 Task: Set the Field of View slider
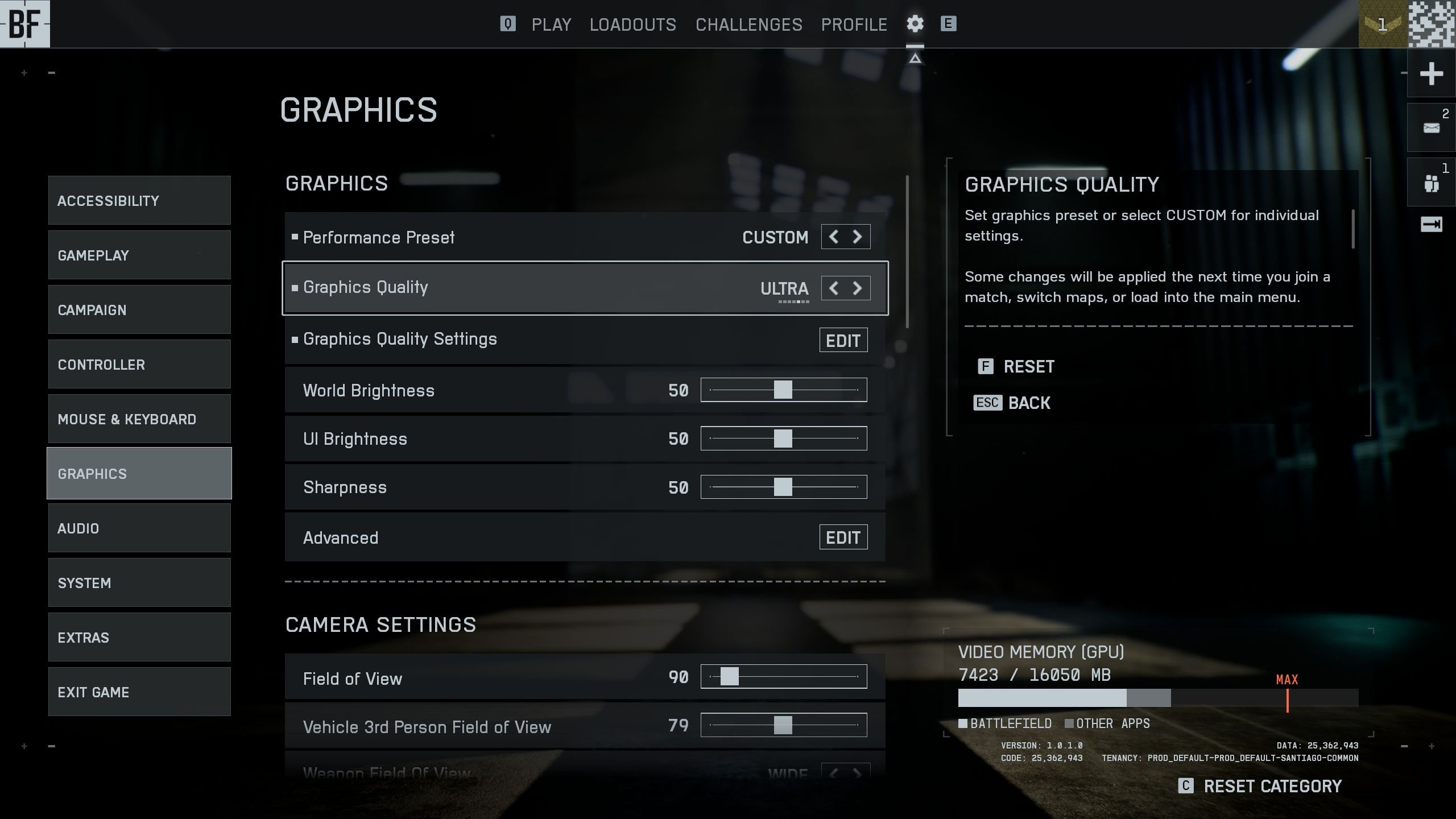(x=729, y=677)
